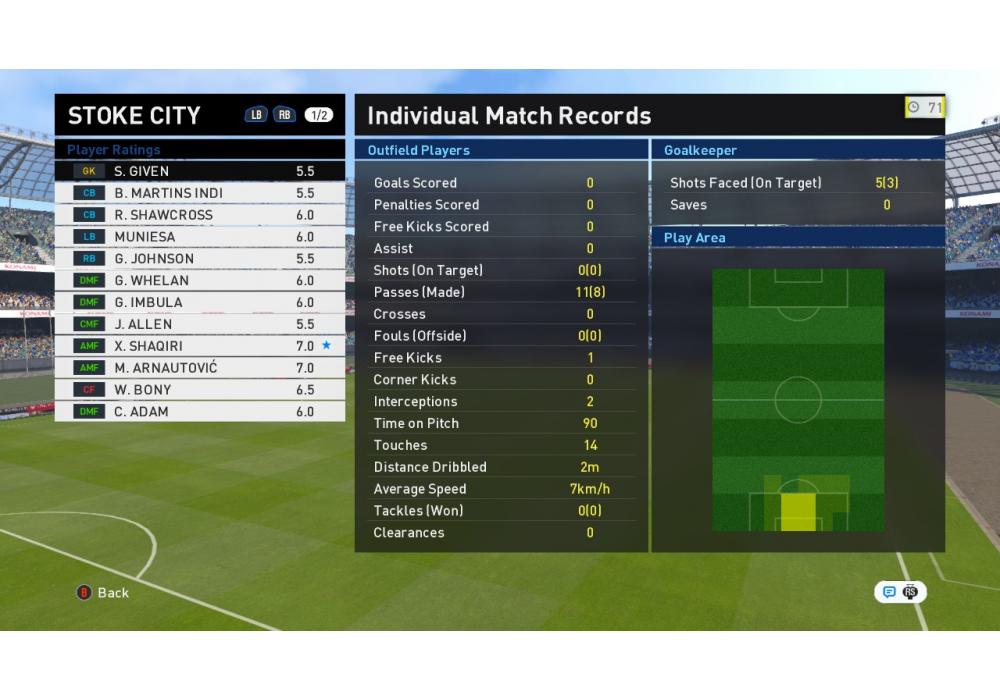This screenshot has height=700, width=1000.
Task: Choose B. Martins Indi row
Action: (200, 193)
